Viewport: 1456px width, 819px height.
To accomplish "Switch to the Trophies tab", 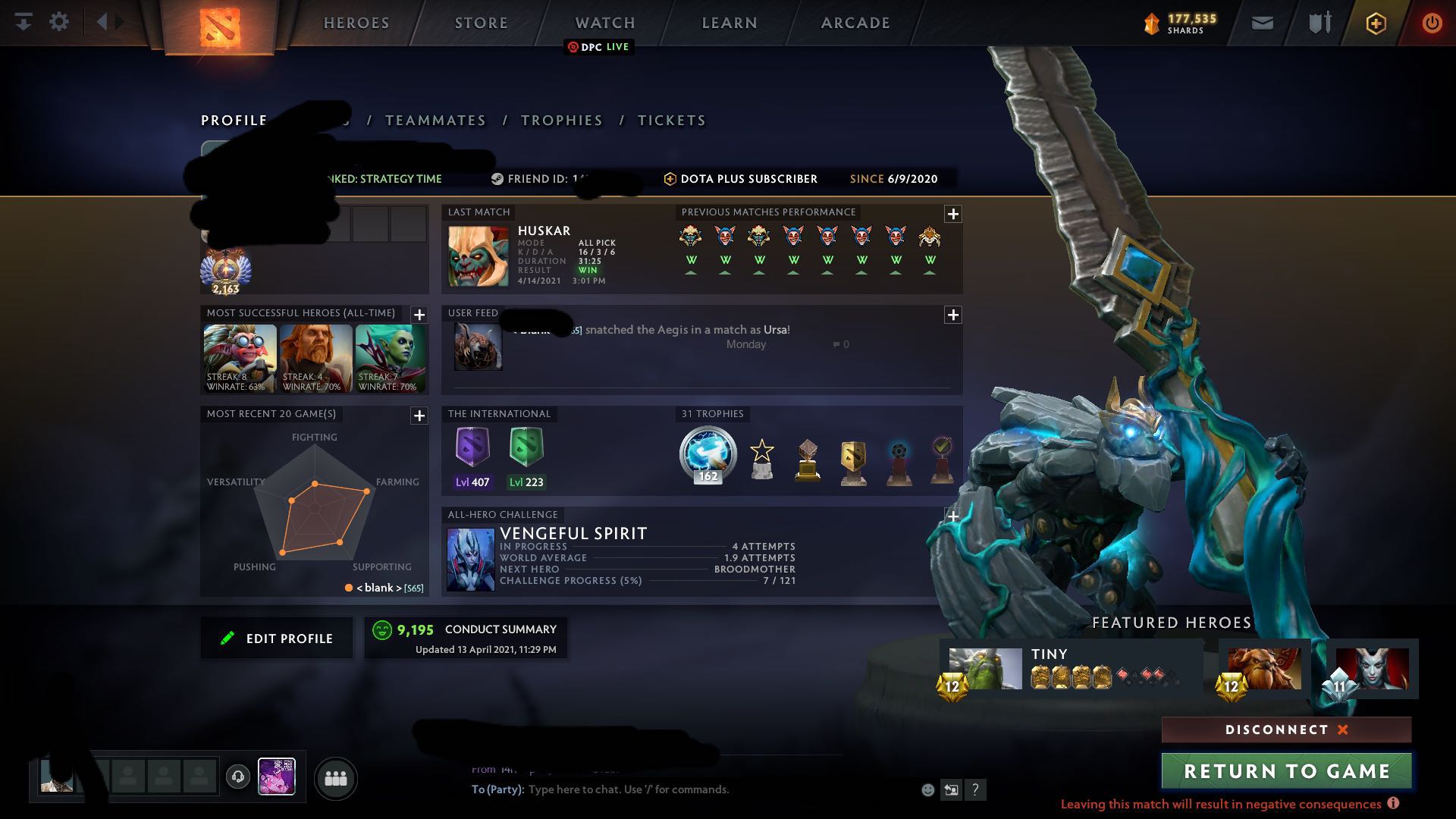I will click(561, 120).
